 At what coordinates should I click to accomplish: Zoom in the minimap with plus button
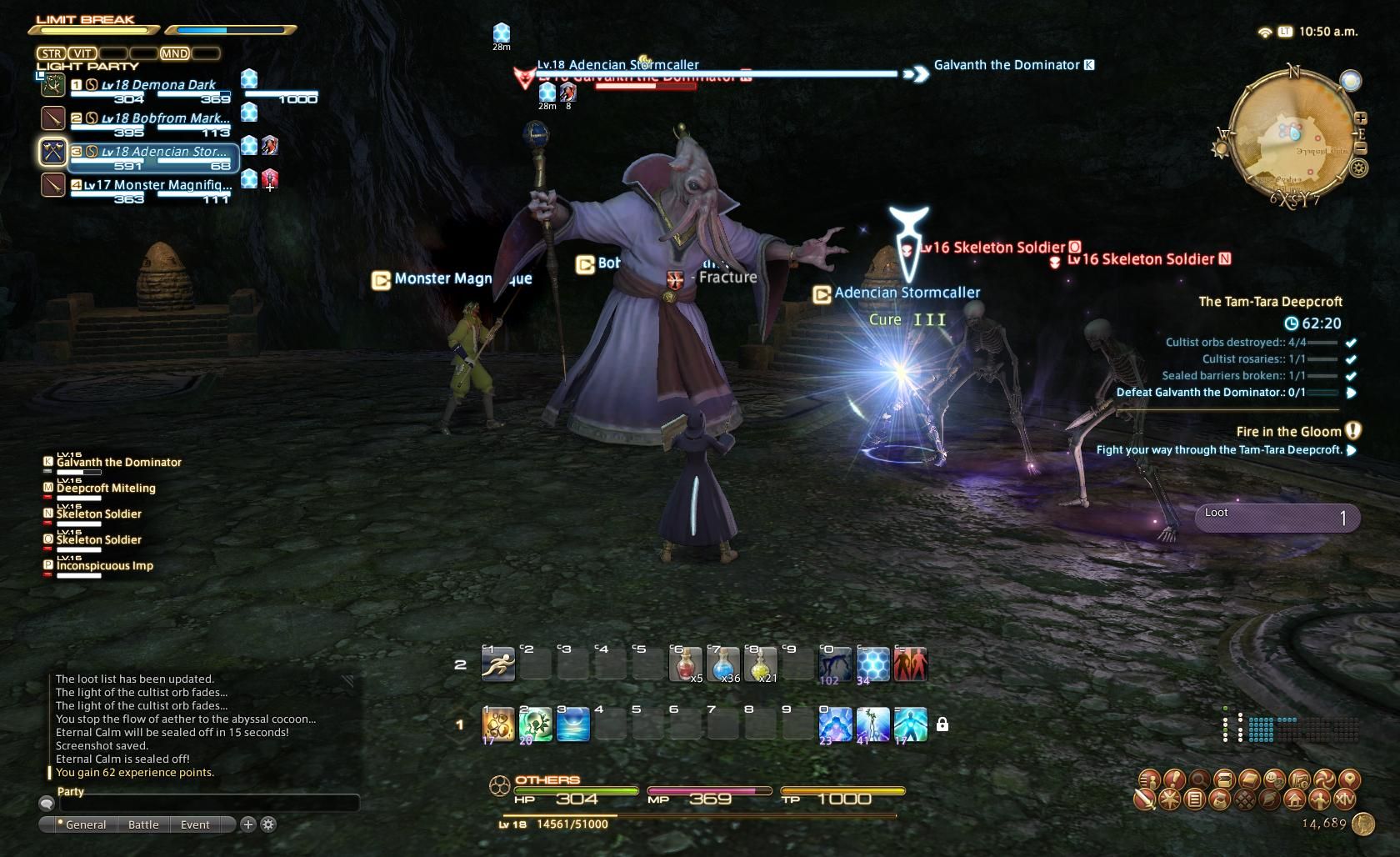tap(1361, 118)
